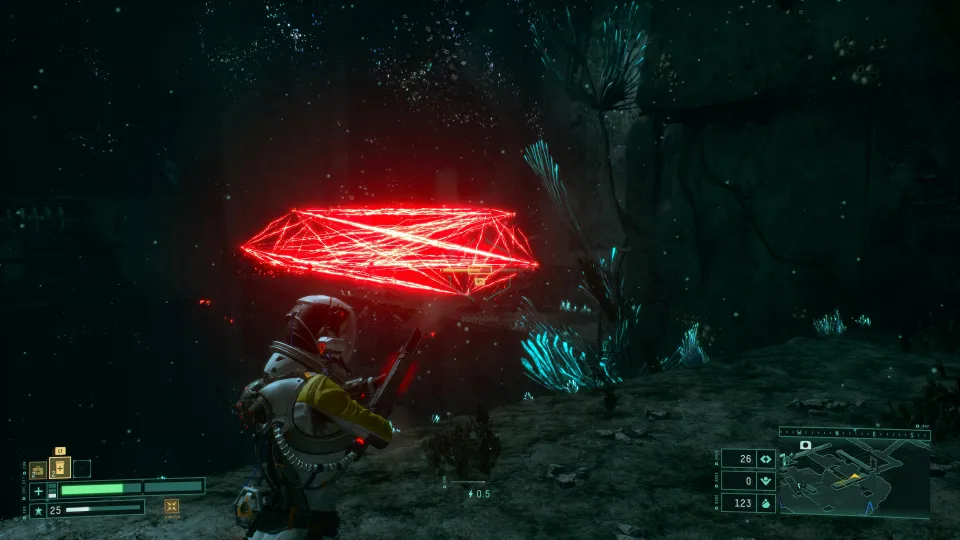The width and height of the screenshot is (960, 540).
Task: Select the highlighted canister item slot
Action: click(x=60, y=468)
